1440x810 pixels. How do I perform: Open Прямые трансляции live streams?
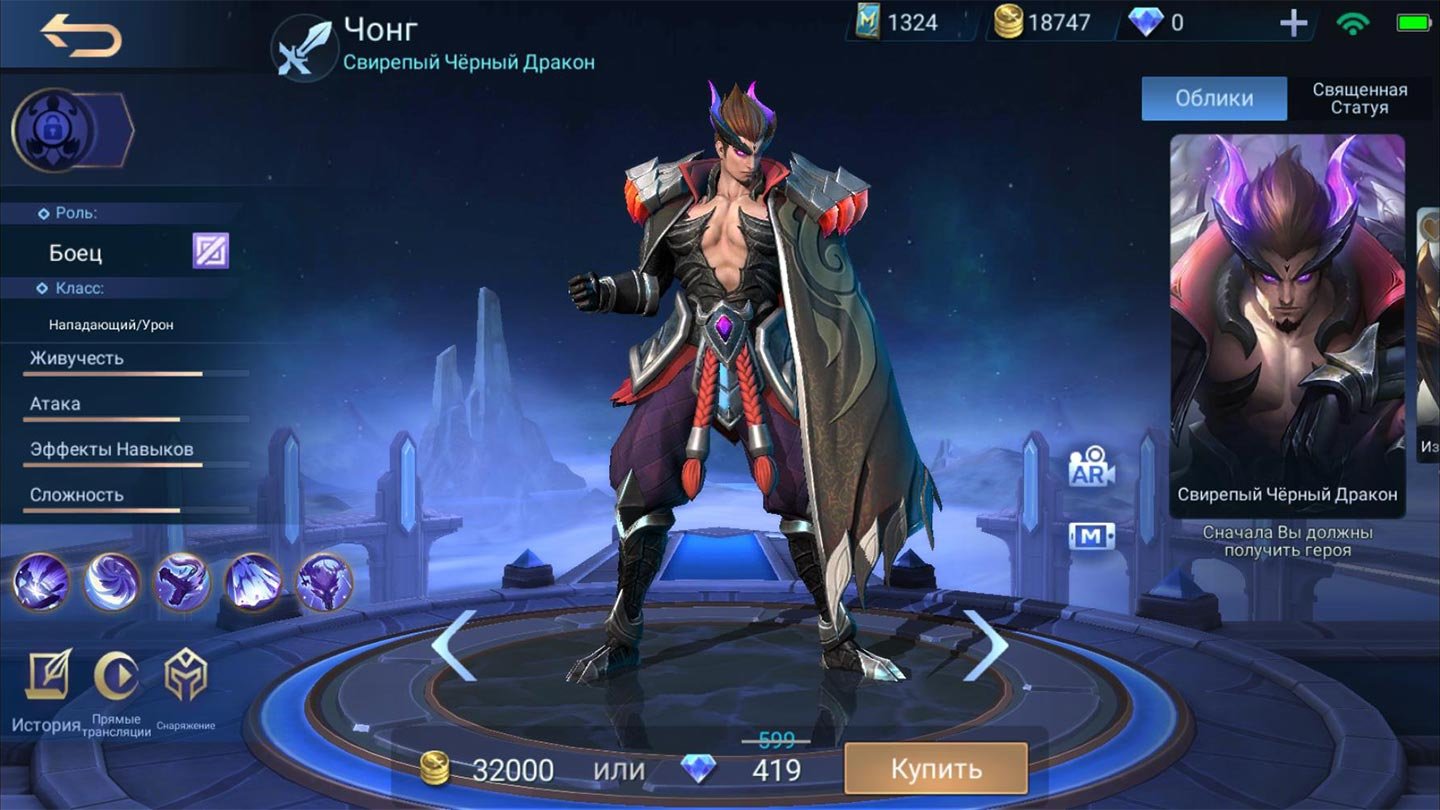pyautogui.click(x=116, y=690)
